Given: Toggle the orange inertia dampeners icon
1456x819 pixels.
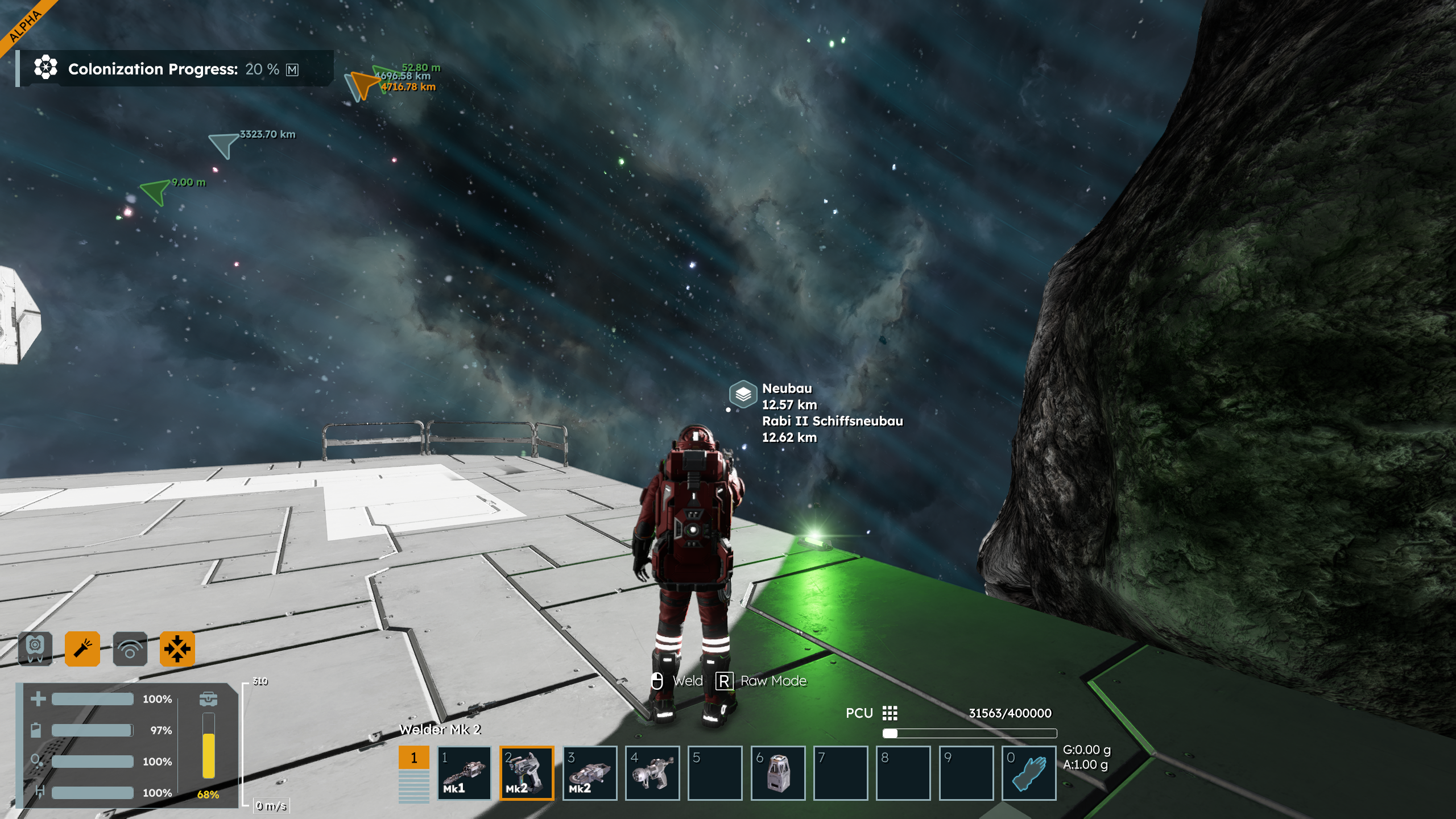Looking at the screenshot, I should (x=177, y=648).
